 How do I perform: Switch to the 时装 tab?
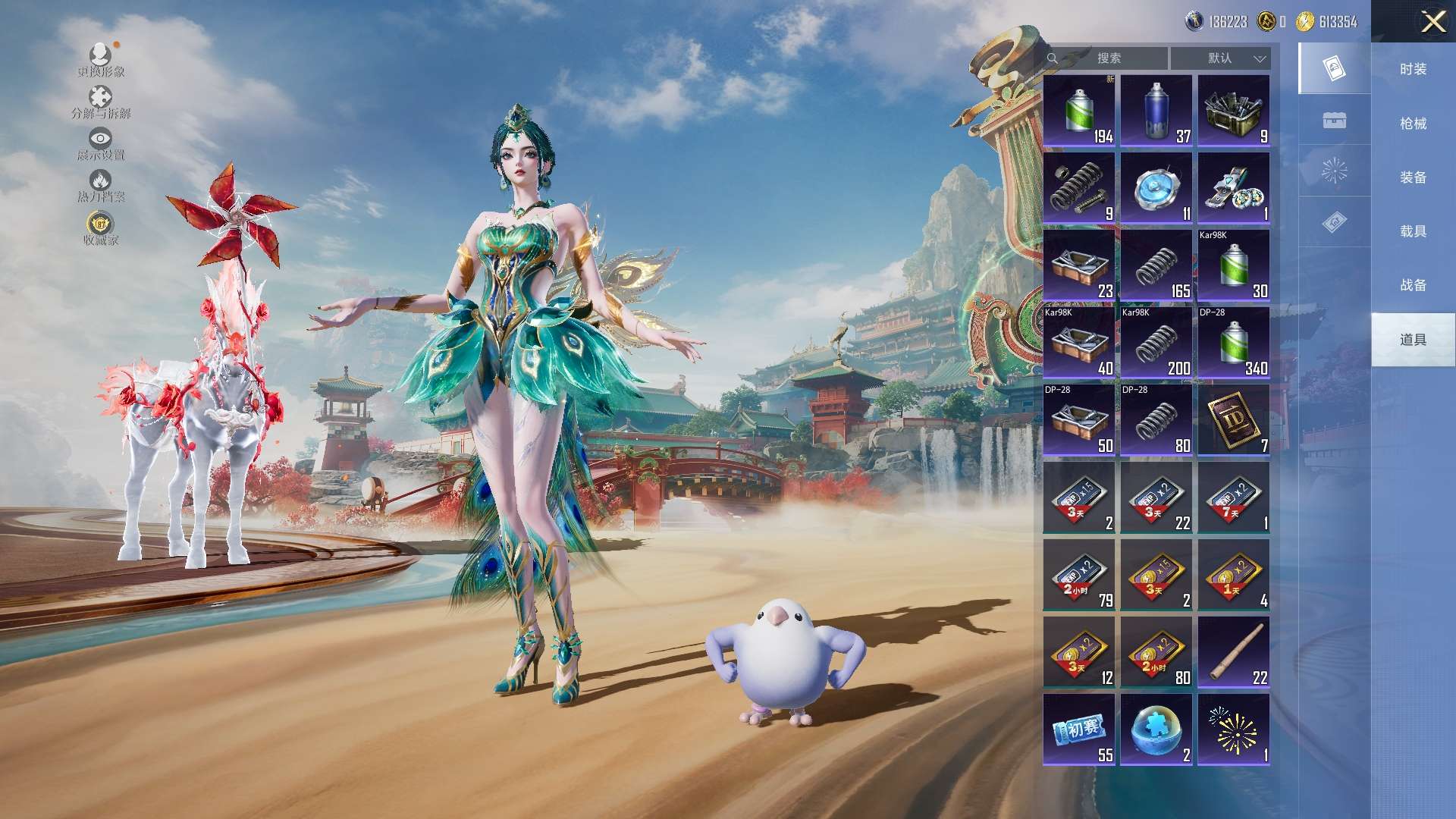tap(1413, 69)
